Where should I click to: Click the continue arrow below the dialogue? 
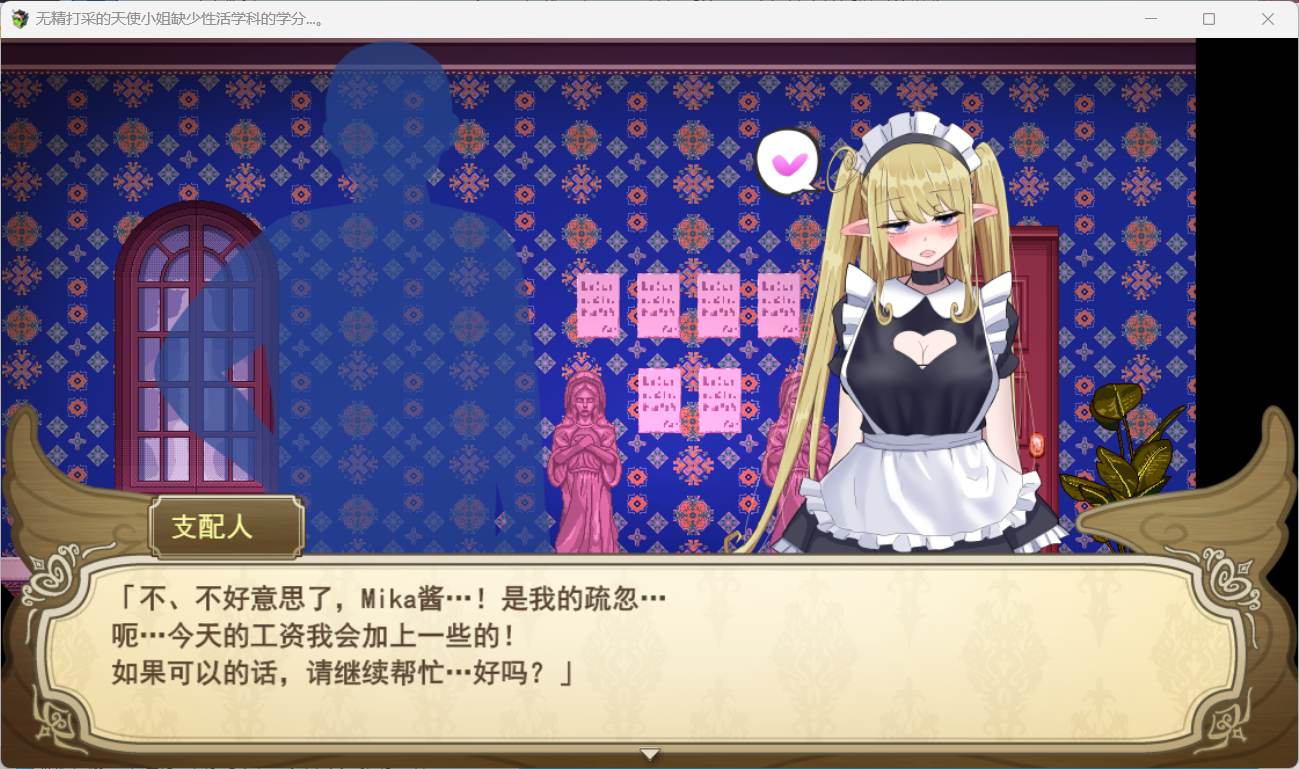coord(650,753)
